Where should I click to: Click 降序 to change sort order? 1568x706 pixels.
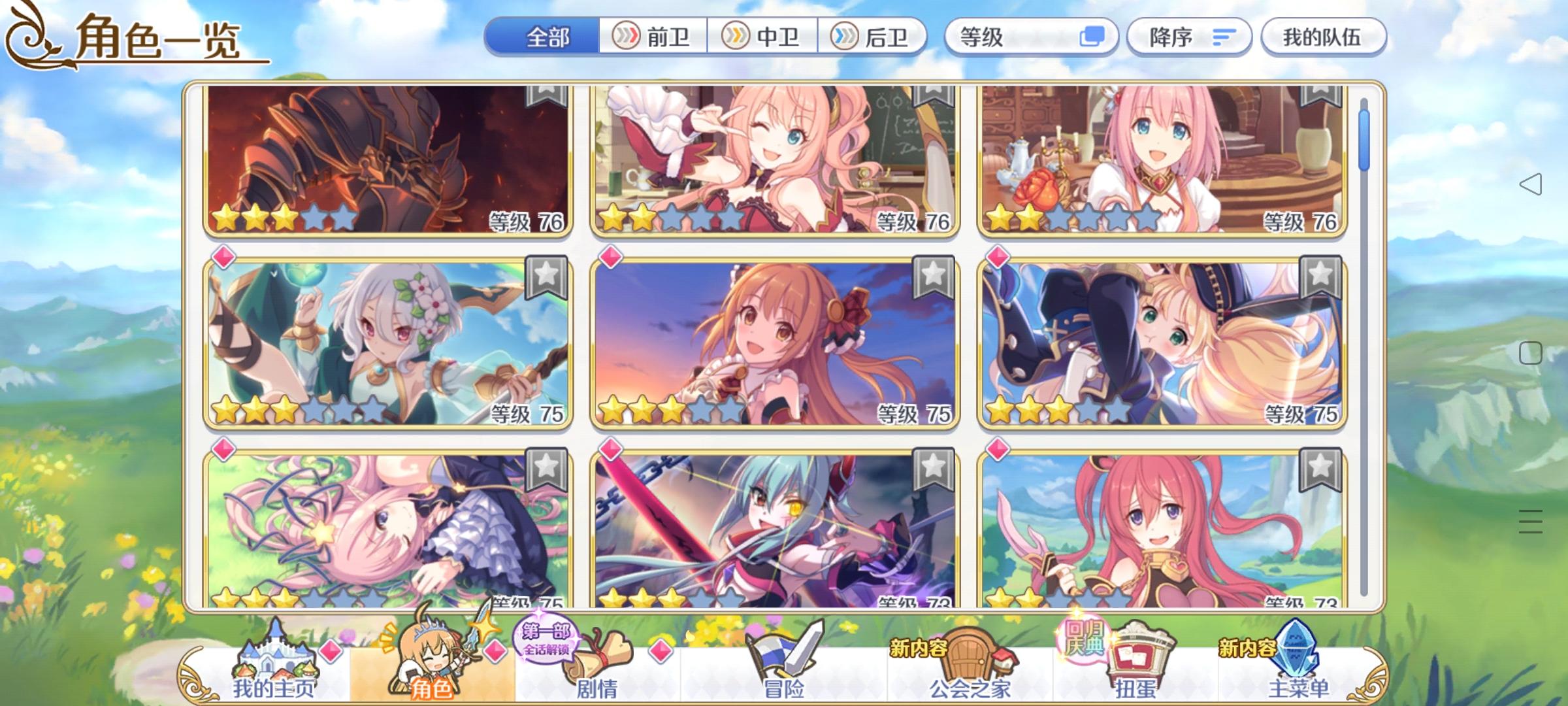click(x=1169, y=38)
